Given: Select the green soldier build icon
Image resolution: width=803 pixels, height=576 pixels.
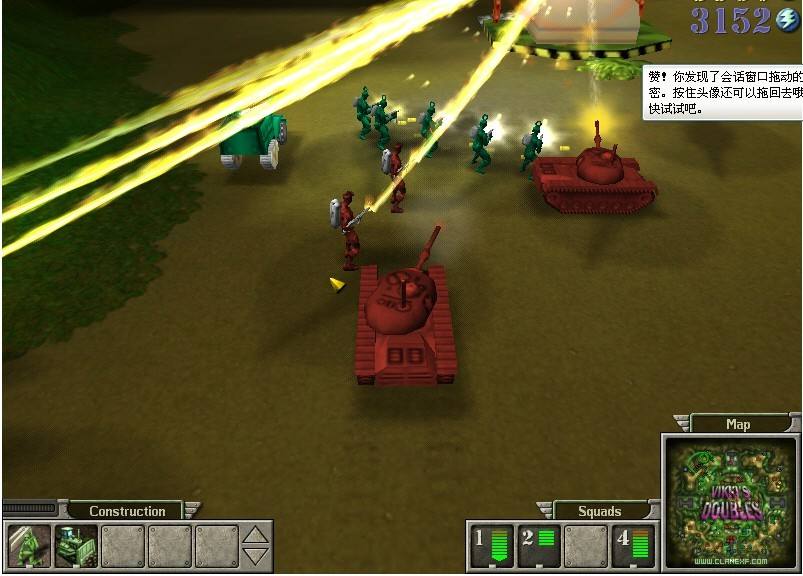Looking at the screenshot, I should 27,546.
